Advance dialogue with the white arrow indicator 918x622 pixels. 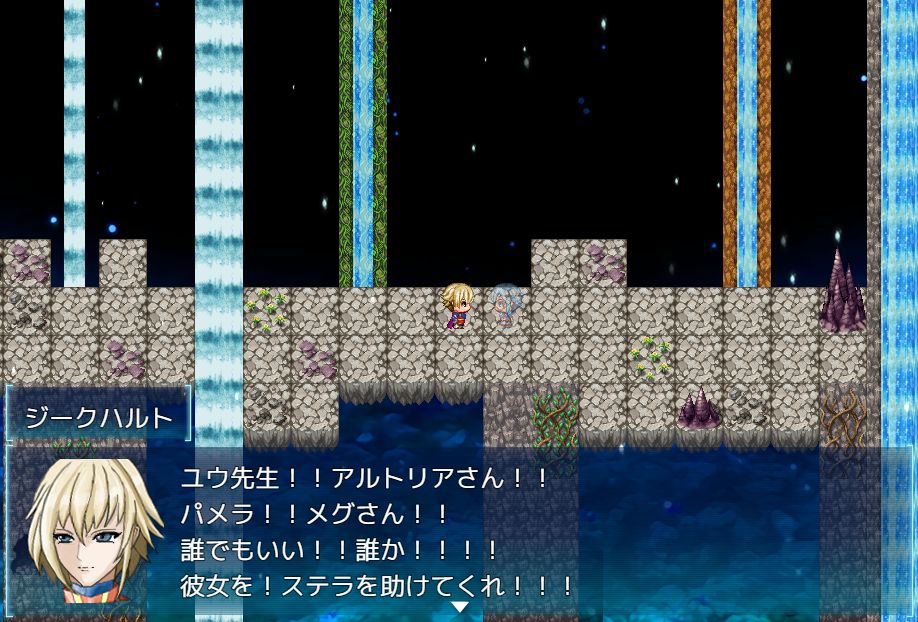(x=459, y=607)
